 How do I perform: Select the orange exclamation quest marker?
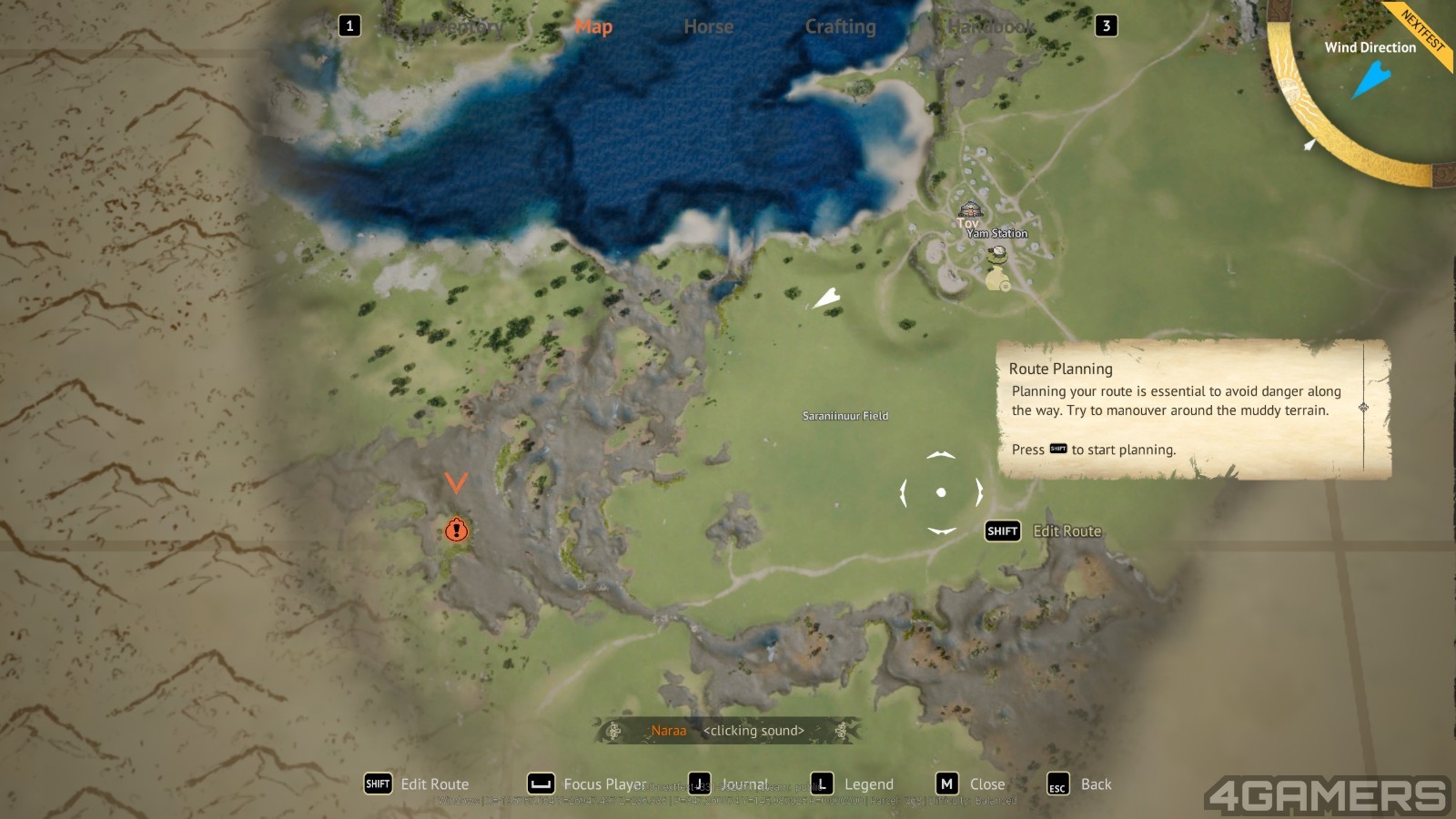point(456,530)
